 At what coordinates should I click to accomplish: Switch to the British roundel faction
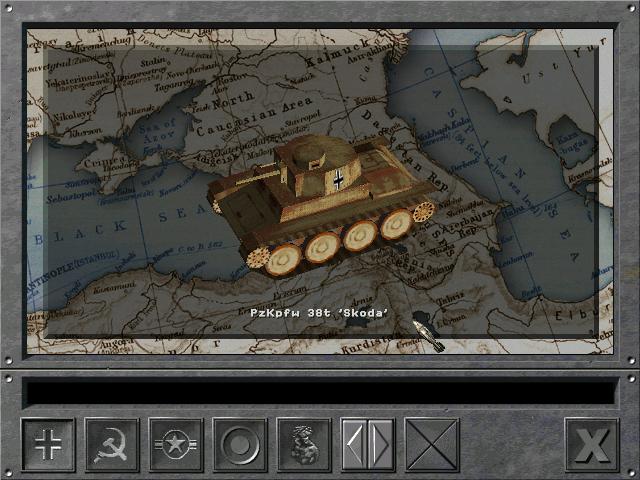tap(239, 444)
